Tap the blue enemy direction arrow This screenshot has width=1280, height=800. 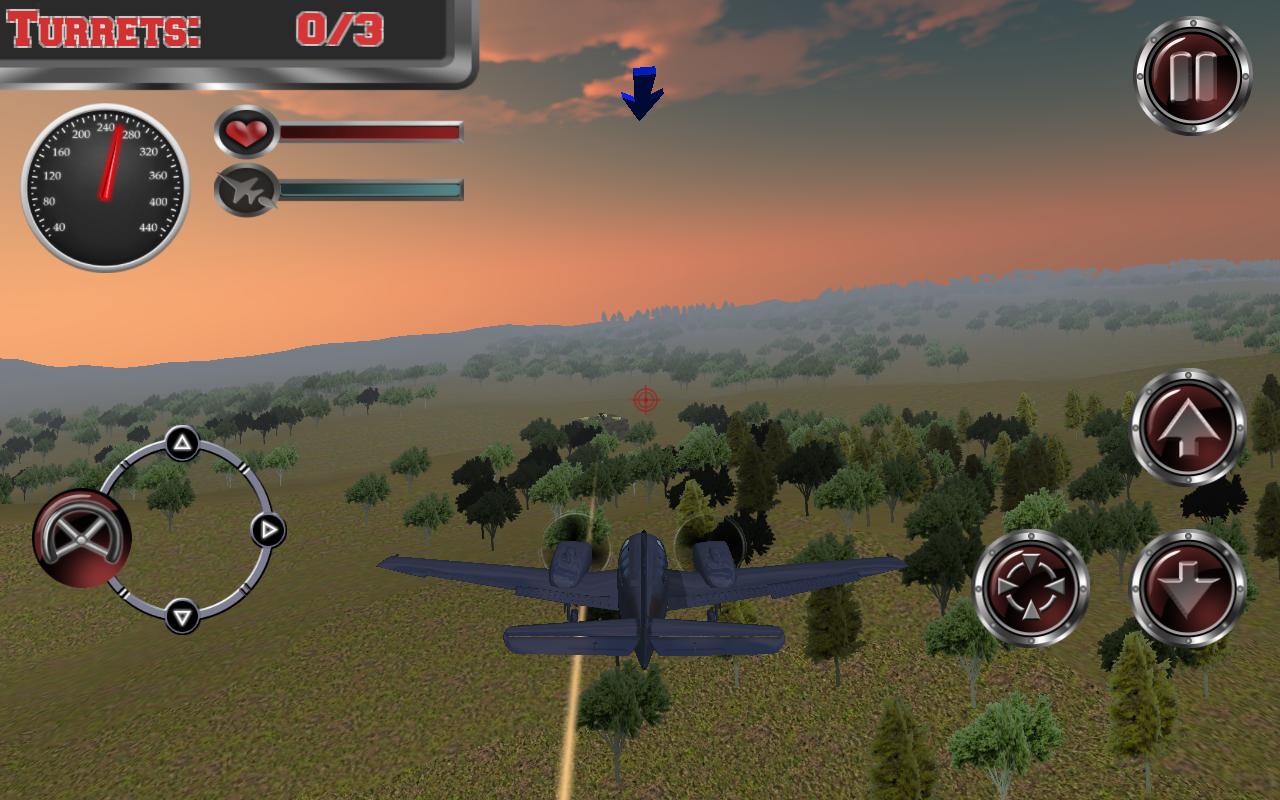[x=641, y=93]
